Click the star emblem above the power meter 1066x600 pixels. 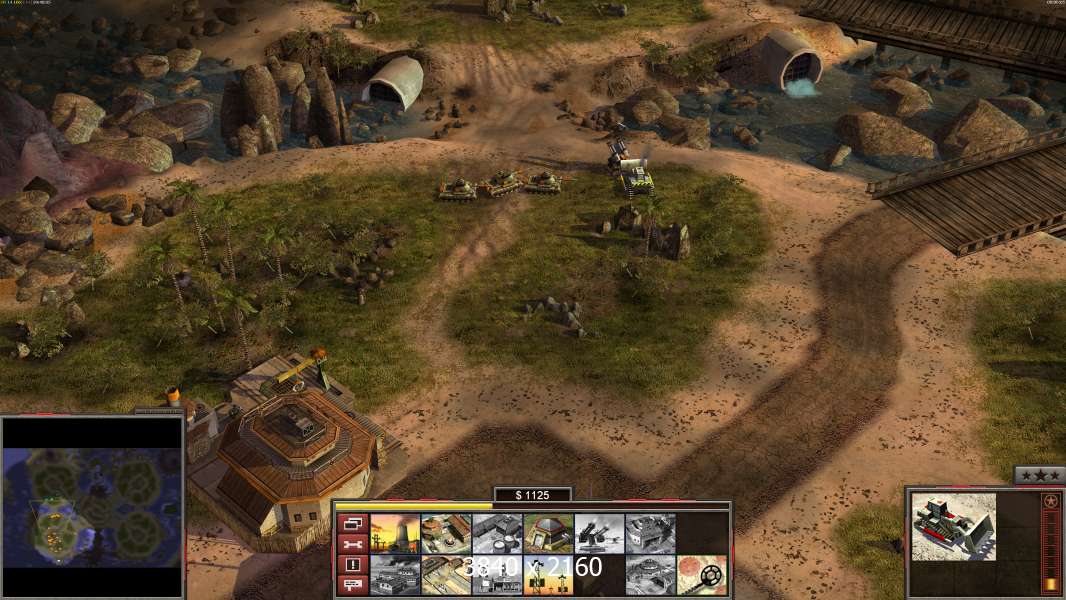point(1050,501)
